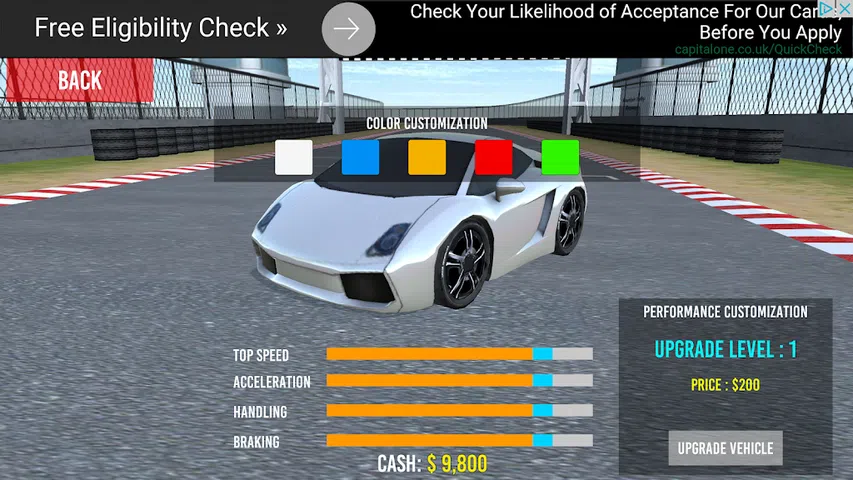The height and width of the screenshot is (480, 853).
Task: Open the ad's arrow button
Action: point(348,29)
